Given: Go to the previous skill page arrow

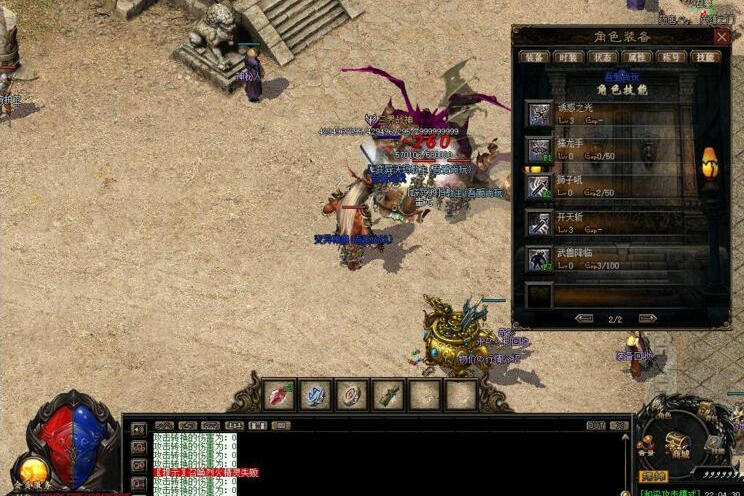Looking at the screenshot, I should point(584,318).
